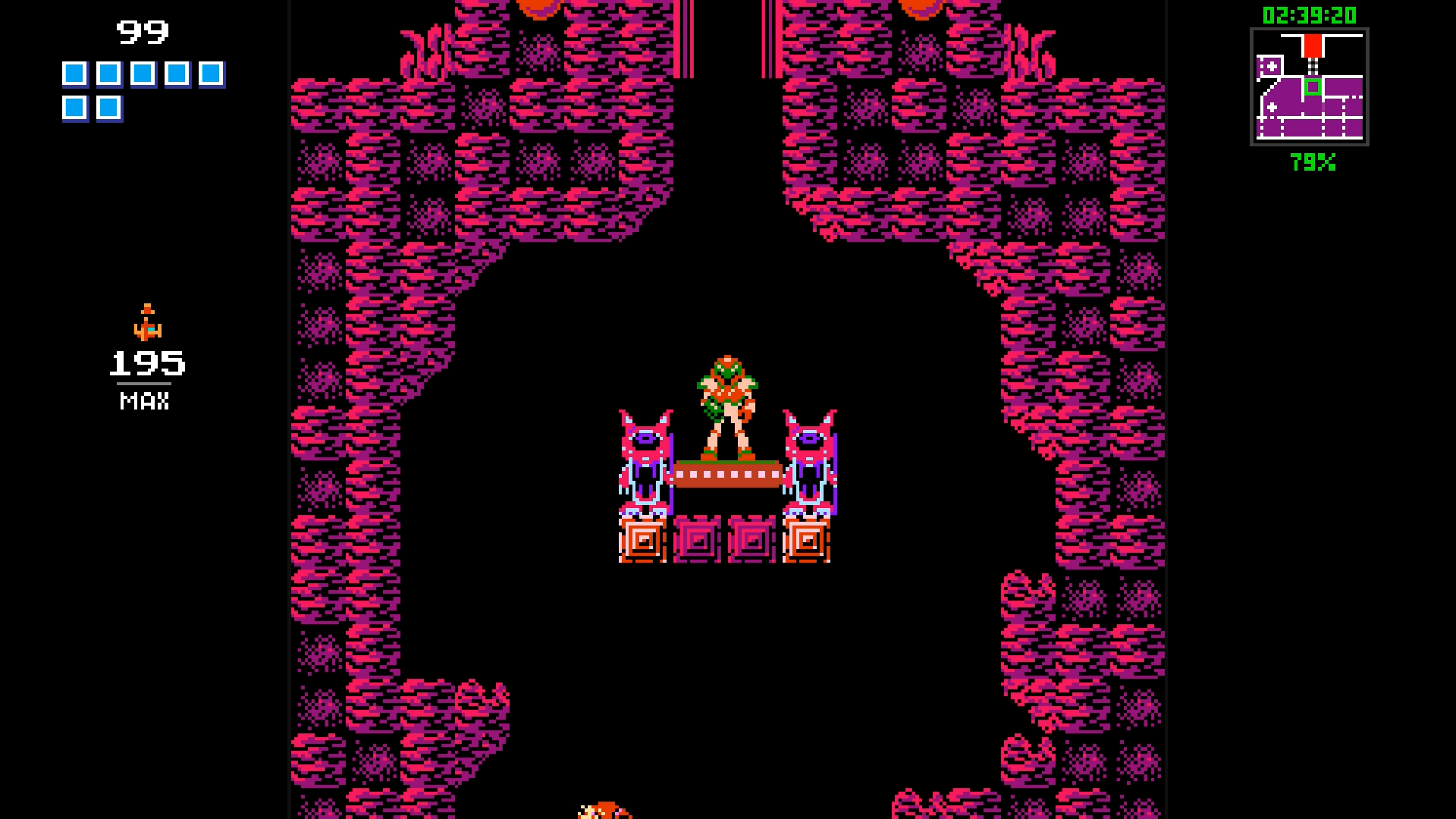Expand the 79% completion readout

1313,161
